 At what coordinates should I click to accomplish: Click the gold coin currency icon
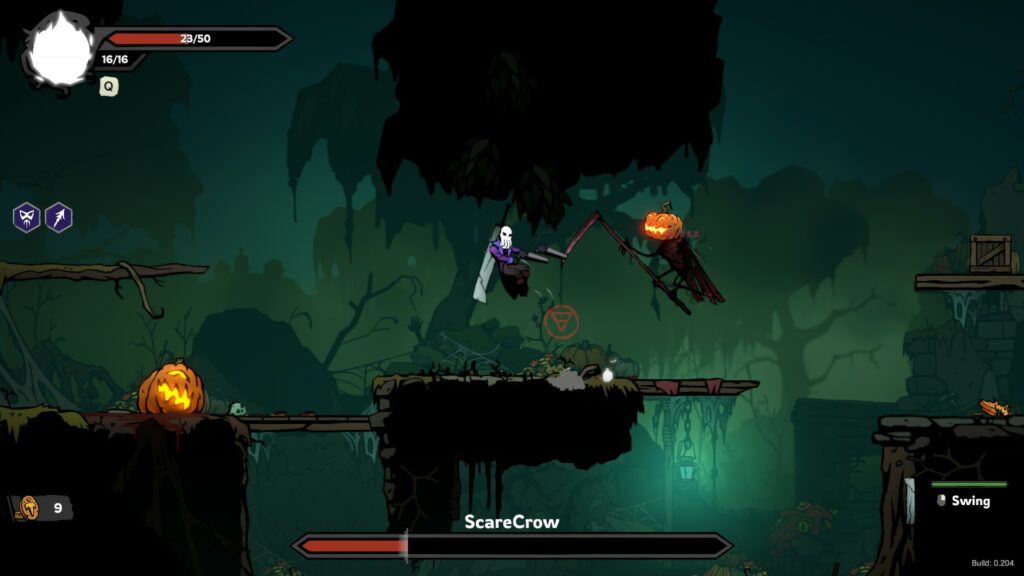(29, 508)
